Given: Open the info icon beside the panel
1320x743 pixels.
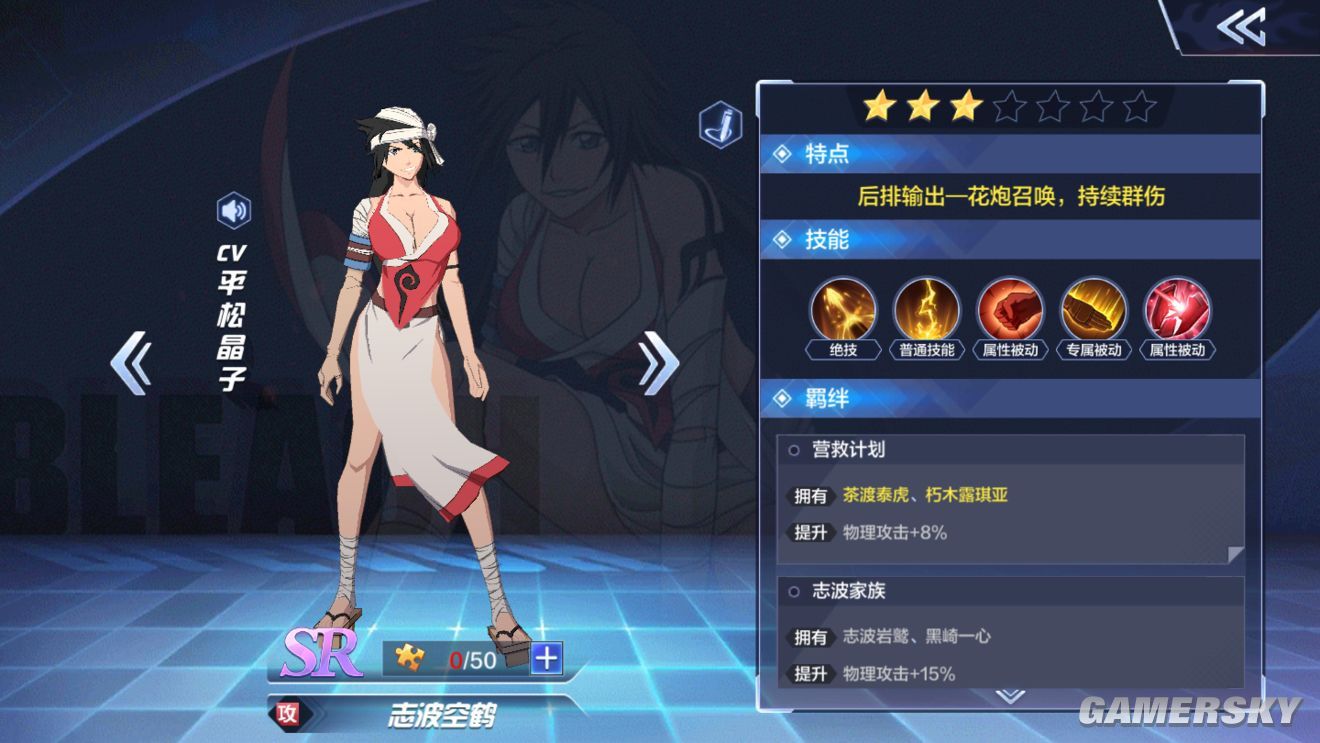Looking at the screenshot, I should click(x=720, y=126).
